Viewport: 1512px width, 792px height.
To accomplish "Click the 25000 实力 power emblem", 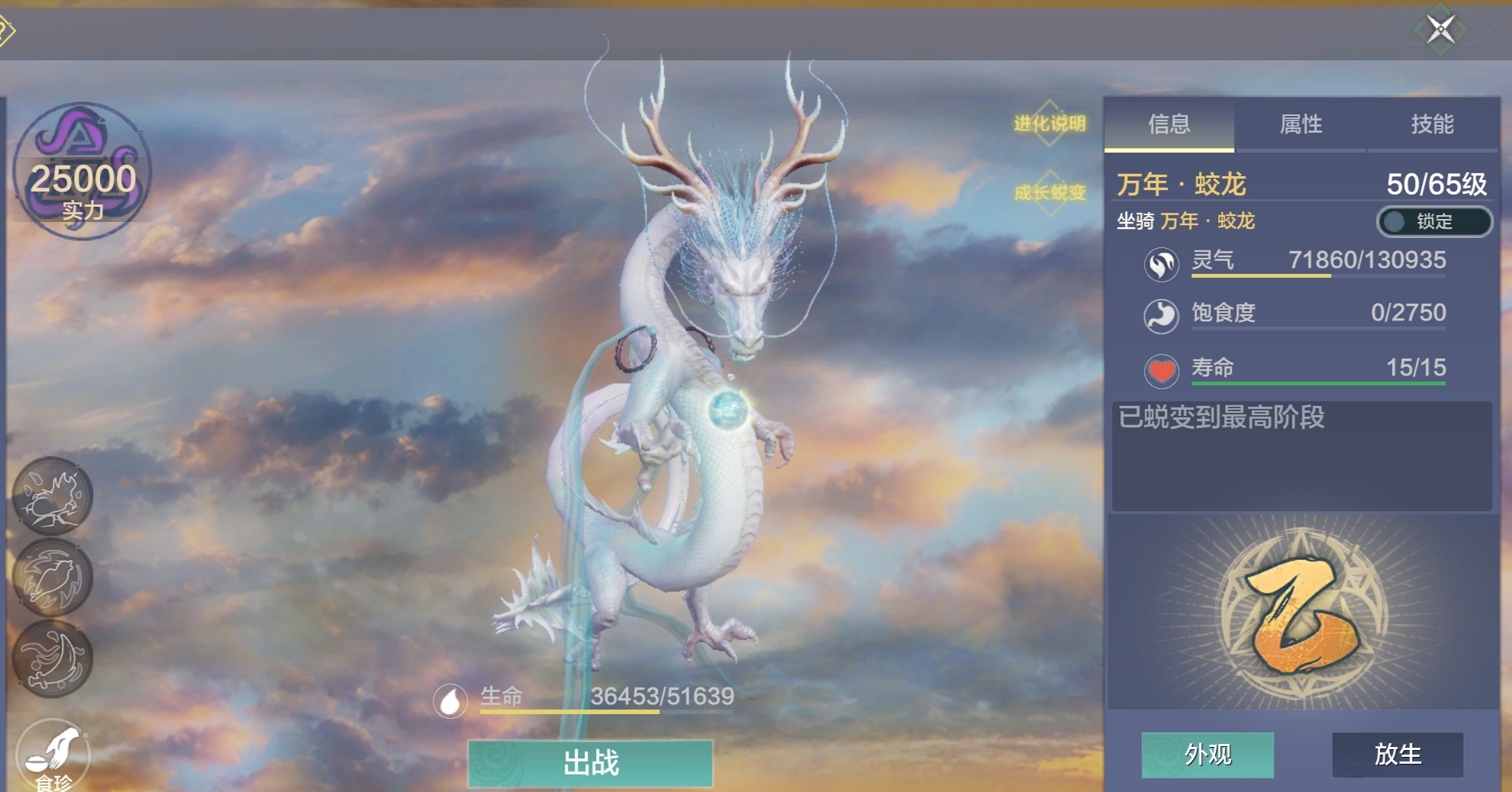I will 82,172.
